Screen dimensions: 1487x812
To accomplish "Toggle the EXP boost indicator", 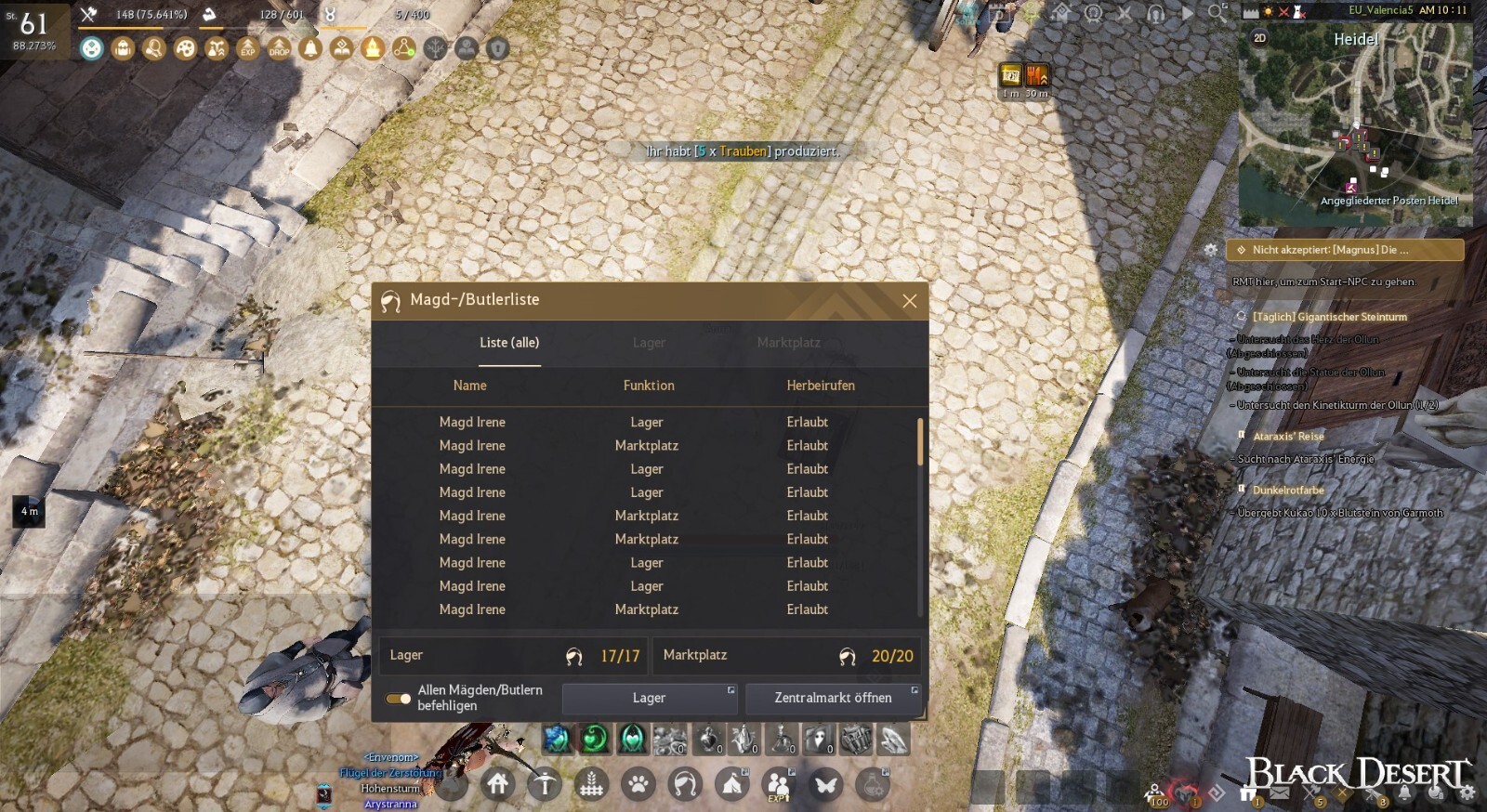I will click(248, 48).
